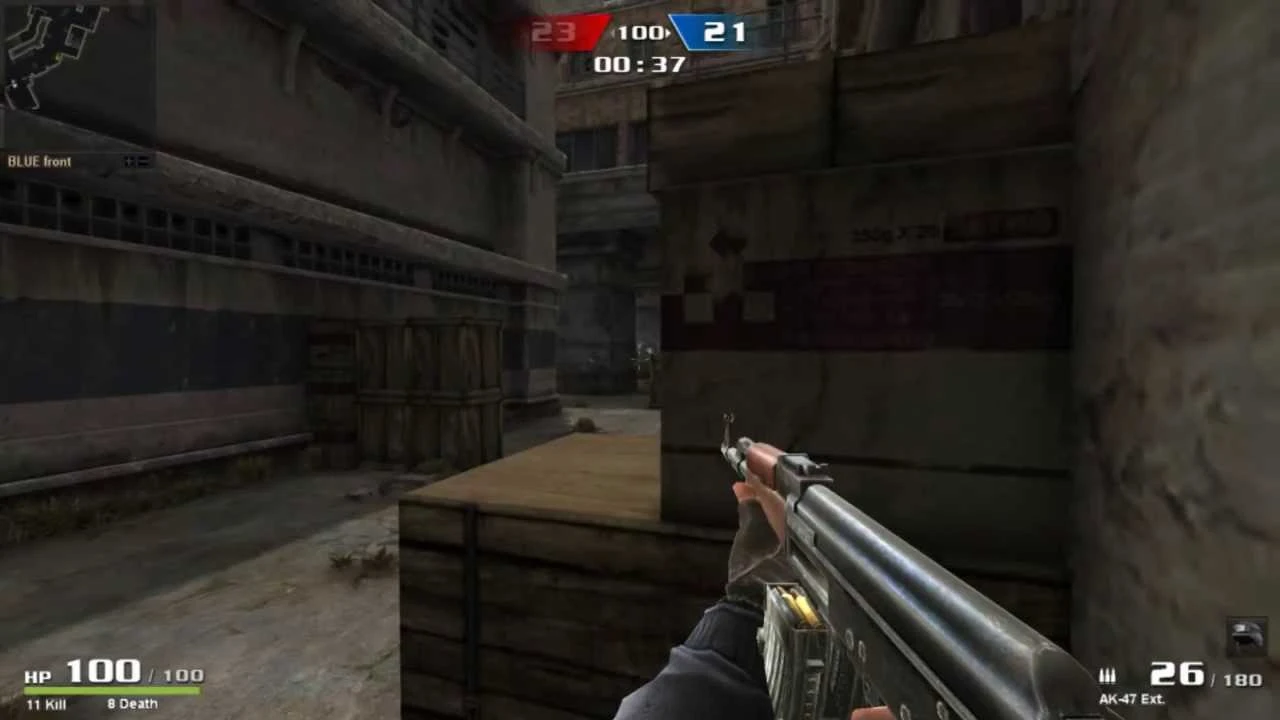
Task: Select the red team score badge showing 23
Action: 560,32
